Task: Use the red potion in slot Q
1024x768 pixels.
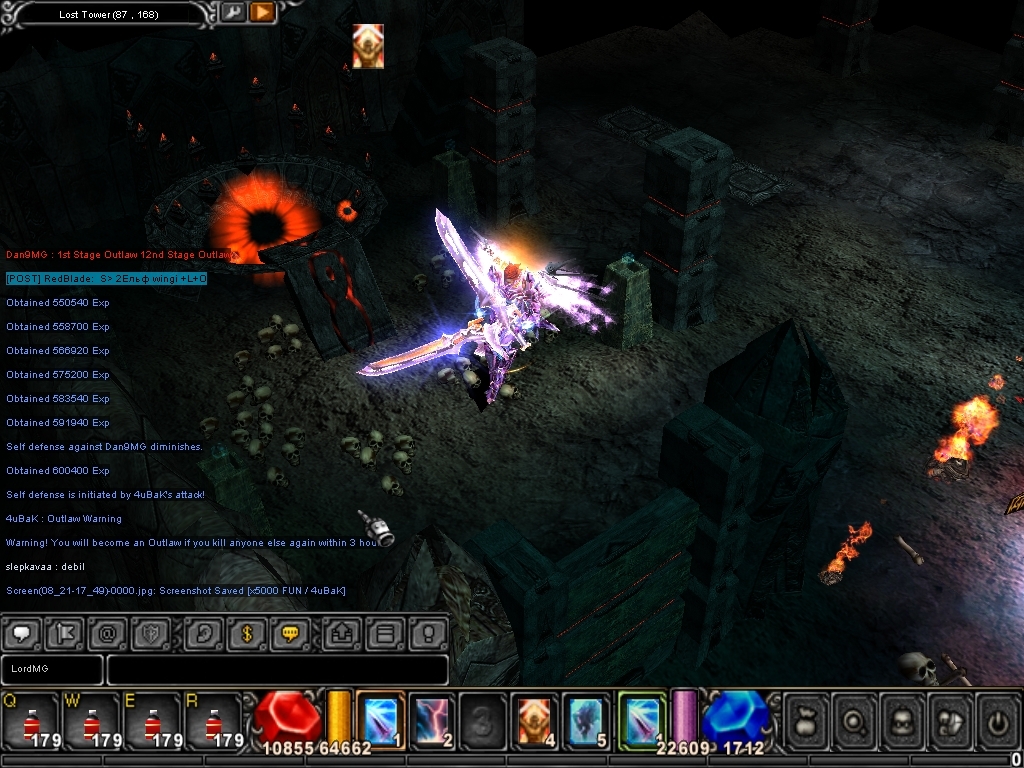Action: (x=30, y=720)
